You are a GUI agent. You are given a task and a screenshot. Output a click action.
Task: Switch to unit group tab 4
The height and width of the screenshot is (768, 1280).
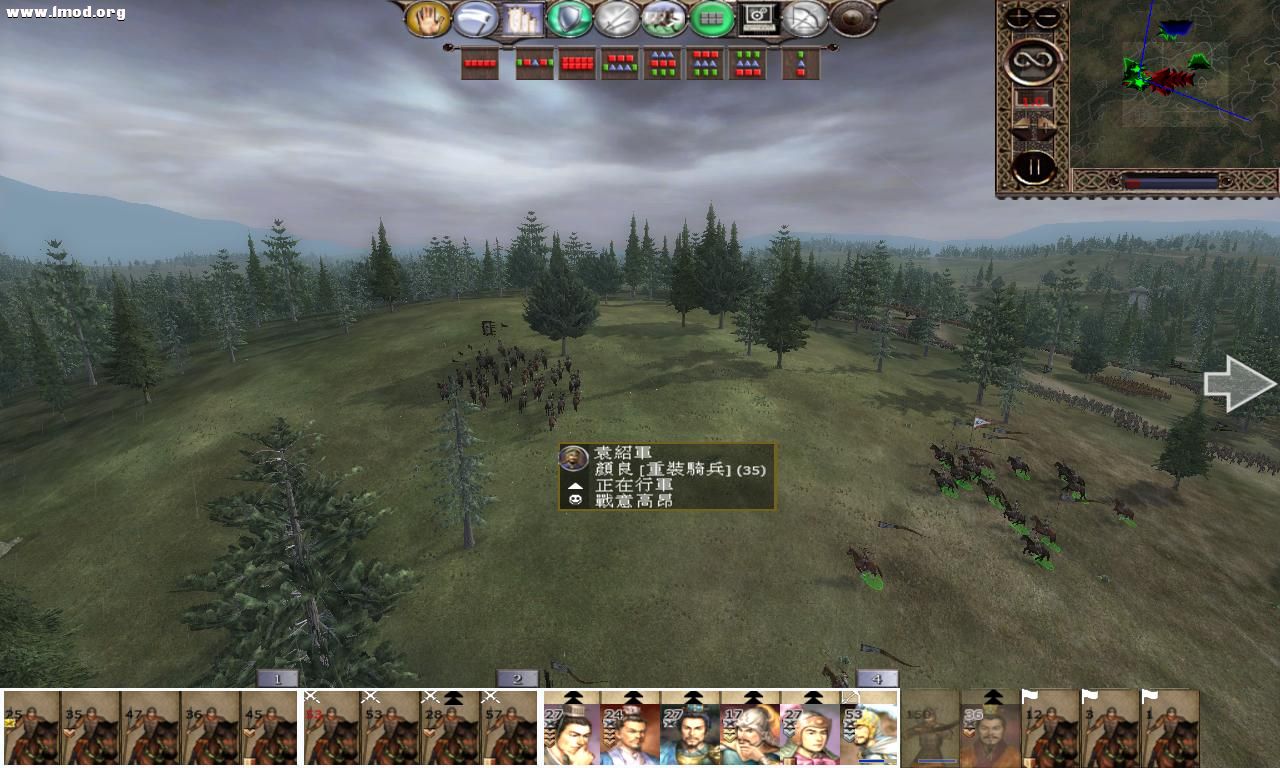pos(877,677)
